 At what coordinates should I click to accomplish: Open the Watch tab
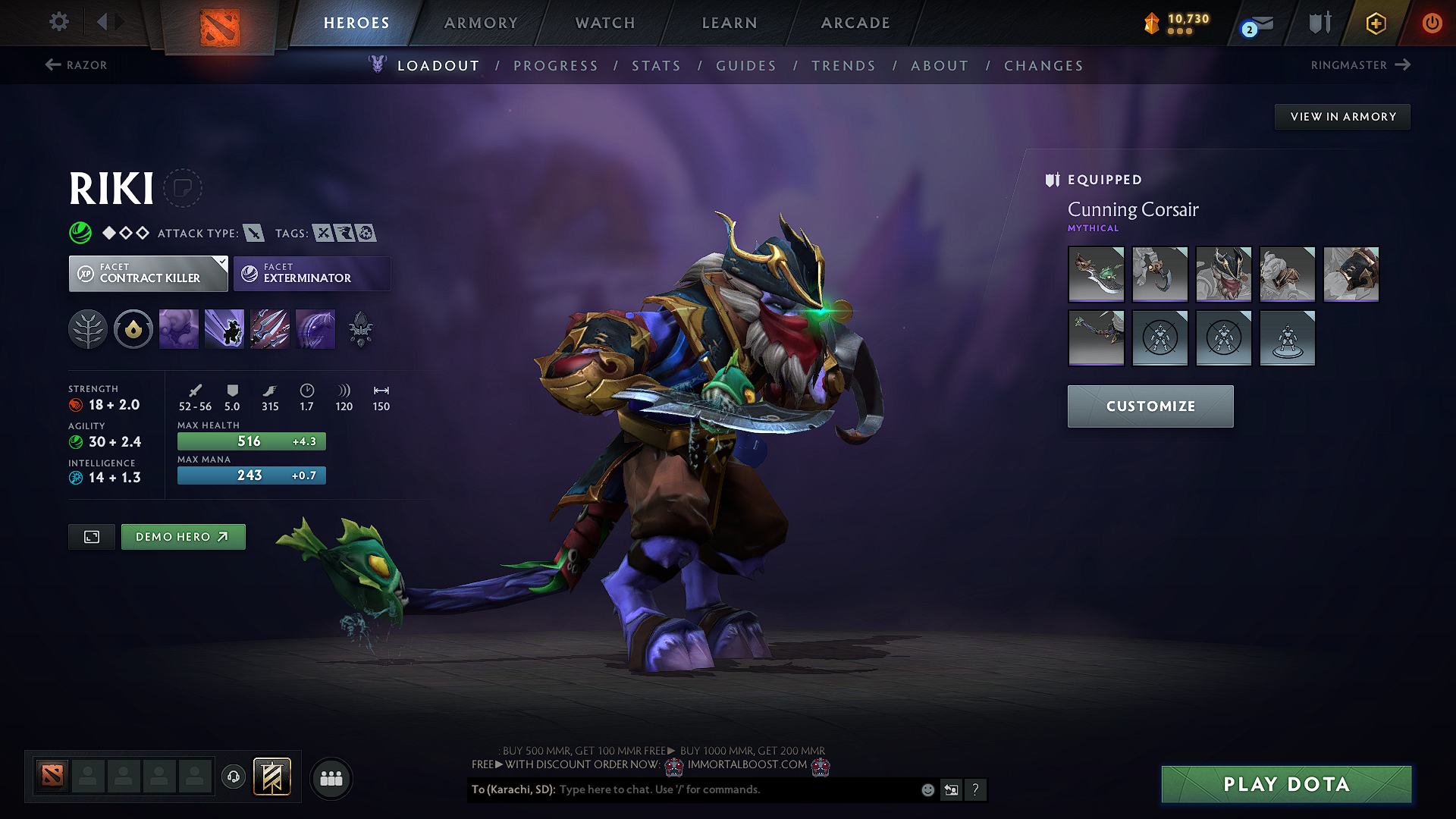pyautogui.click(x=605, y=23)
